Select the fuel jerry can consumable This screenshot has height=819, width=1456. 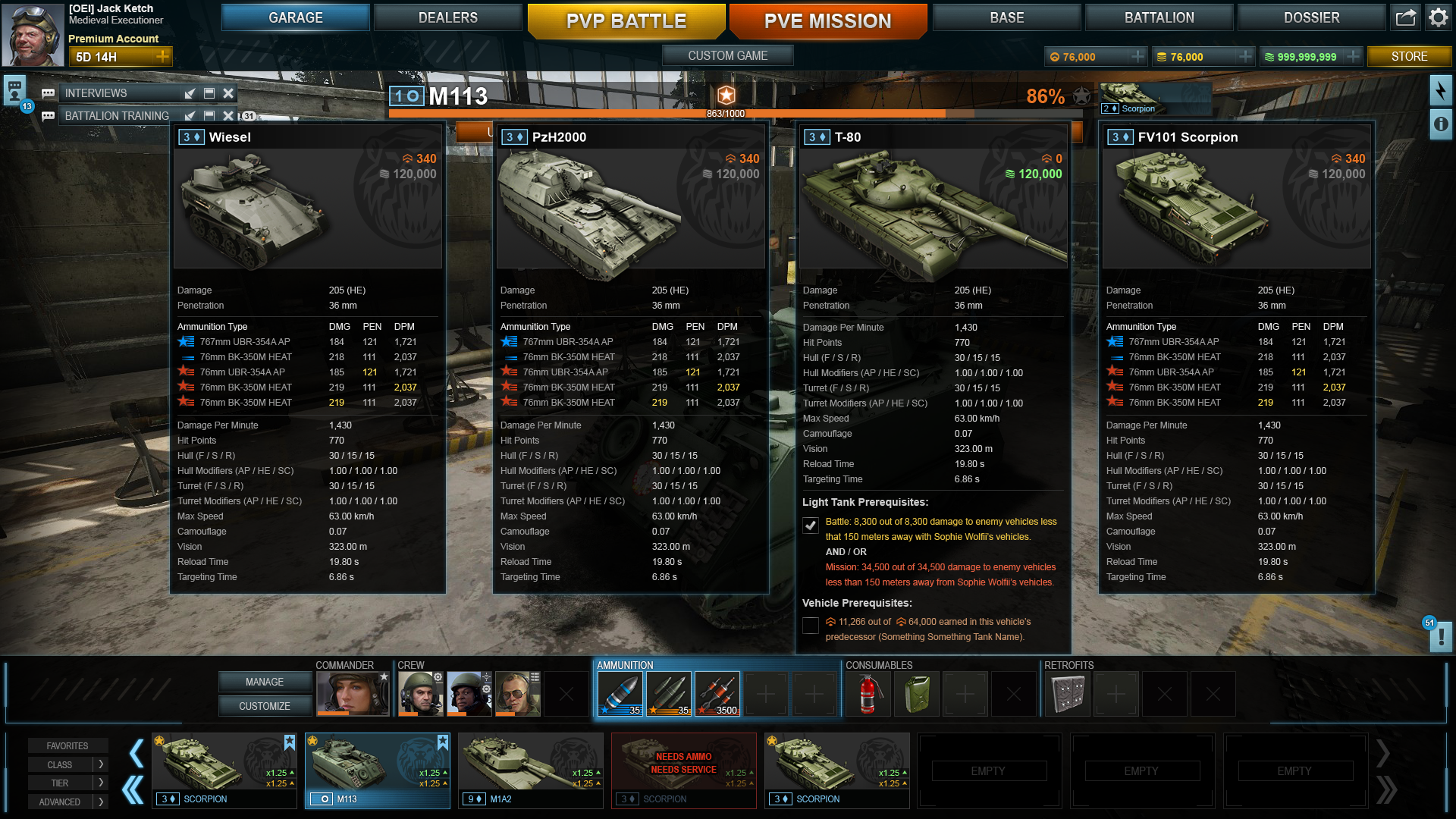[x=916, y=693]
